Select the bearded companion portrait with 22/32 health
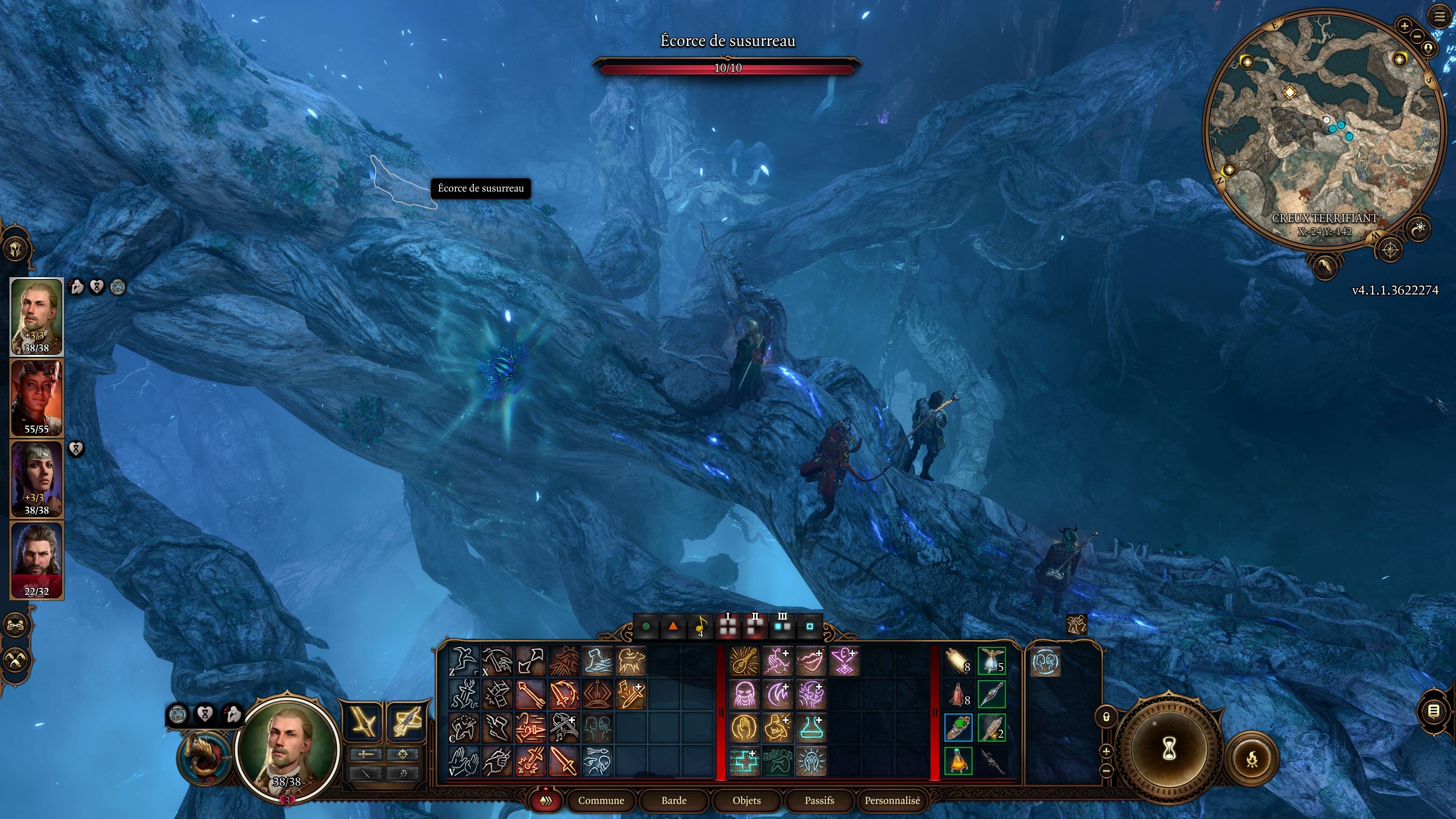1456x819 pixels. coord(37,560)
